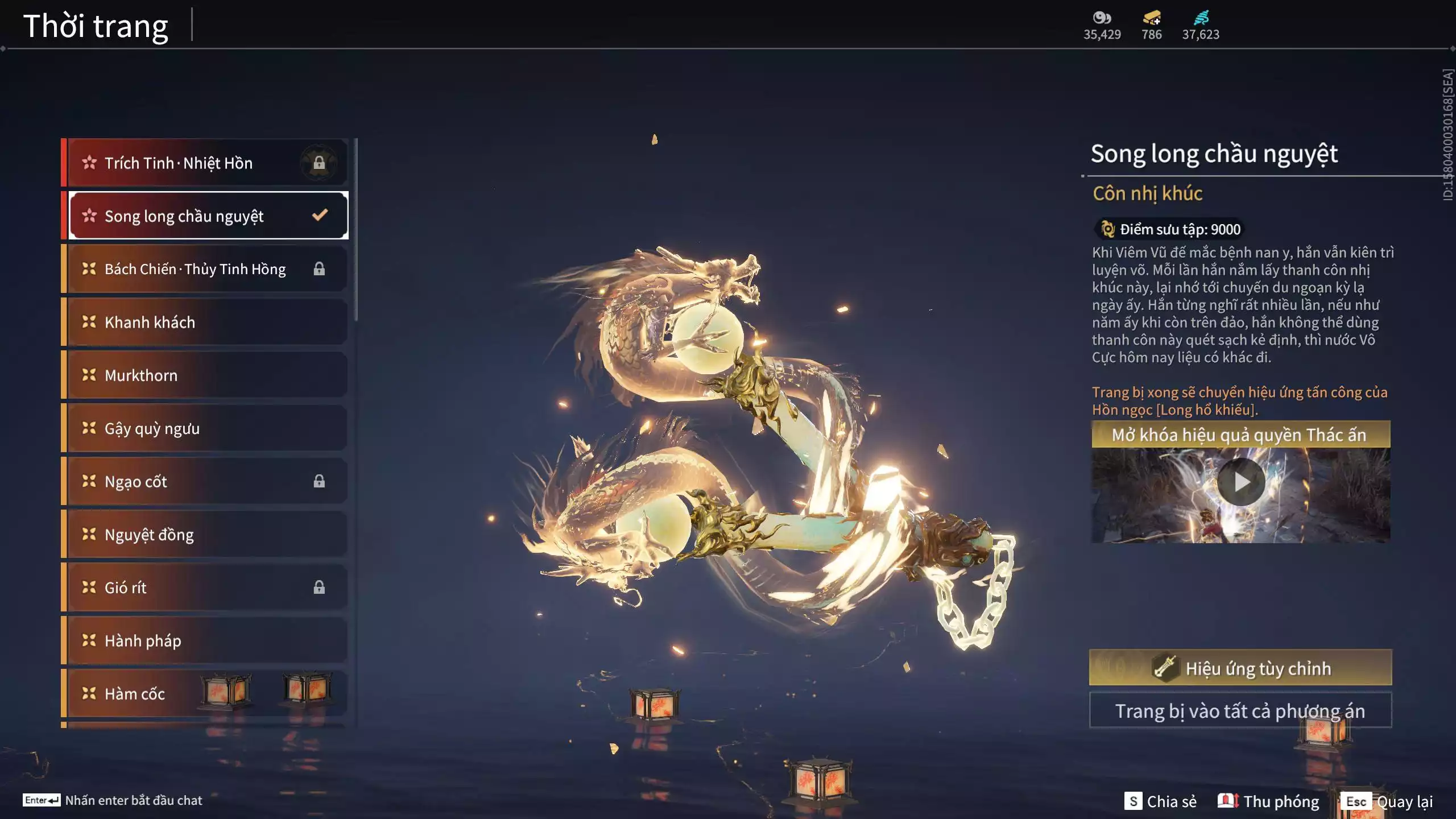Play the Thác ấn effect preview video
The image size is (1456, 819).
click(x=1241, y=482)
